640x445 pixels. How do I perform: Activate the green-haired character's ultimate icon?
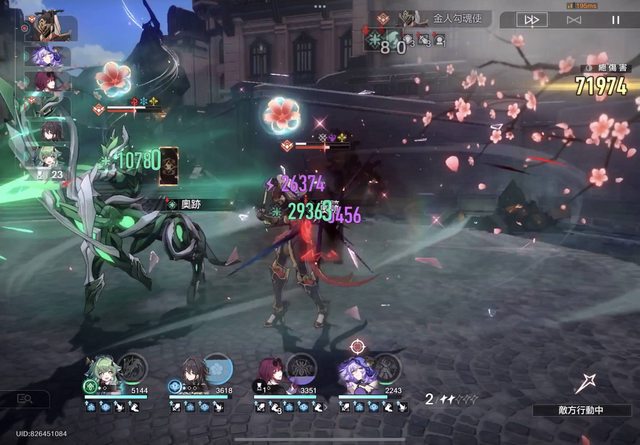(132, 368)
